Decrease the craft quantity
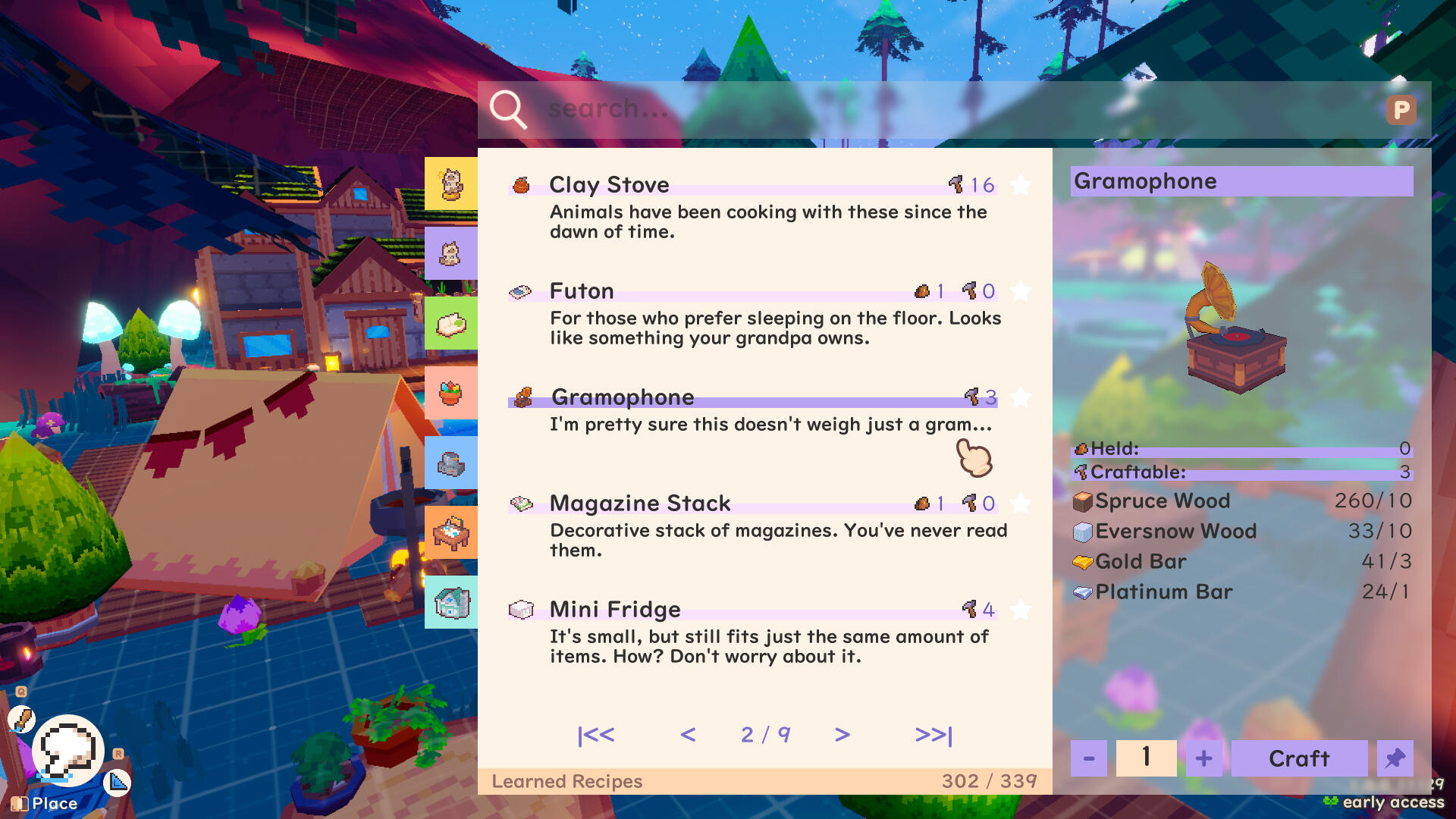This screenshot has height=819, width=1456. [1089, 758]
